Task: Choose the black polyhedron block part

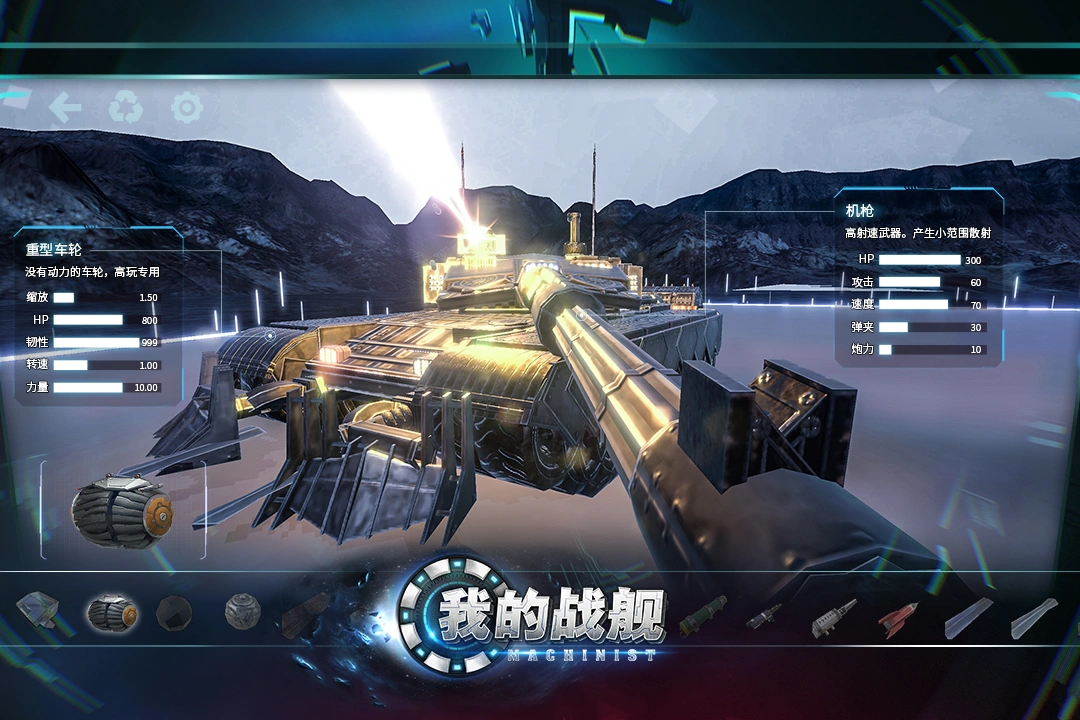Action: coord(174,612)
